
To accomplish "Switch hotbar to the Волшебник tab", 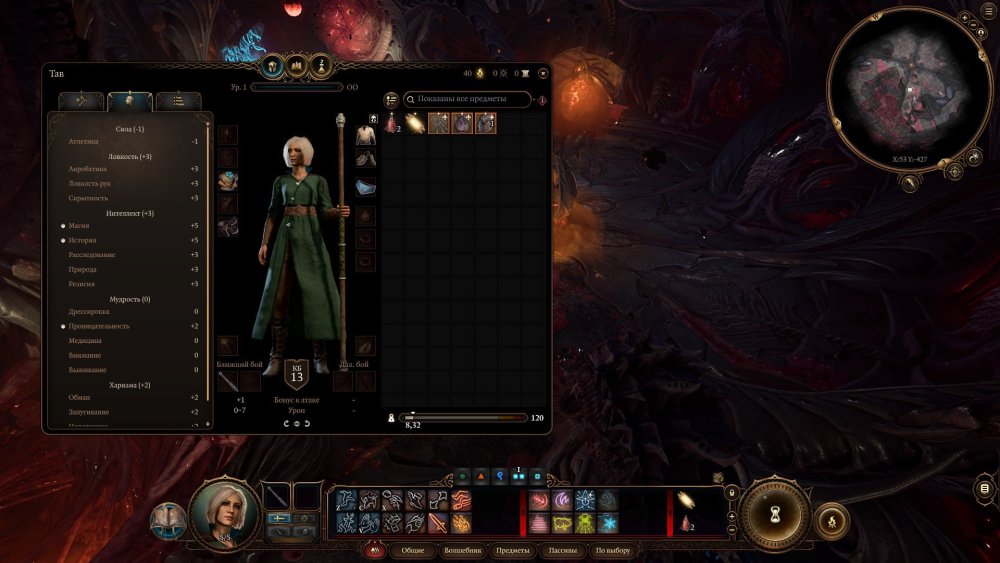I will coord(463,551).
